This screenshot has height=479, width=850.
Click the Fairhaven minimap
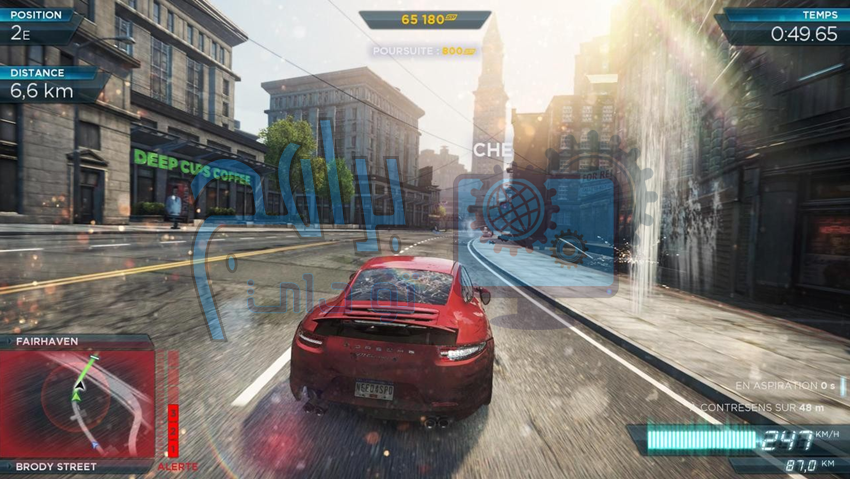click(x=78, y=403)
